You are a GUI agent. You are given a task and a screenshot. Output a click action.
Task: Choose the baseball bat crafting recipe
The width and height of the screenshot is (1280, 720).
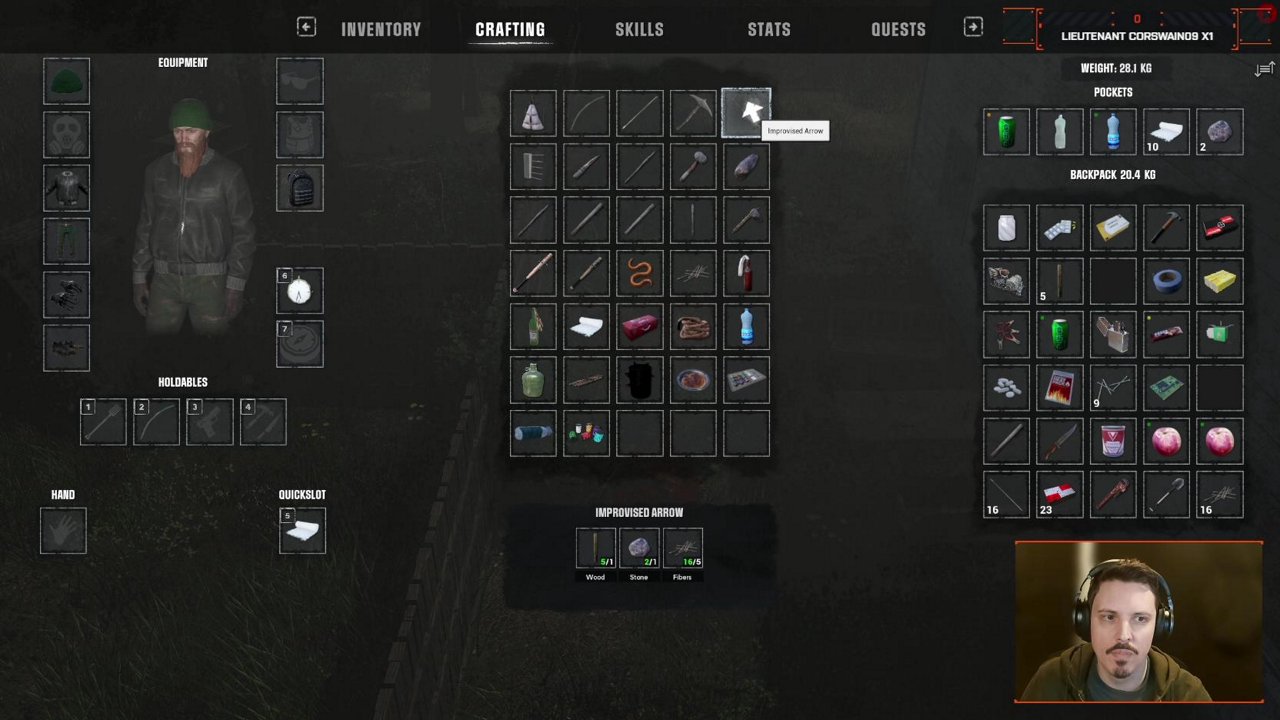coord(533,273)
